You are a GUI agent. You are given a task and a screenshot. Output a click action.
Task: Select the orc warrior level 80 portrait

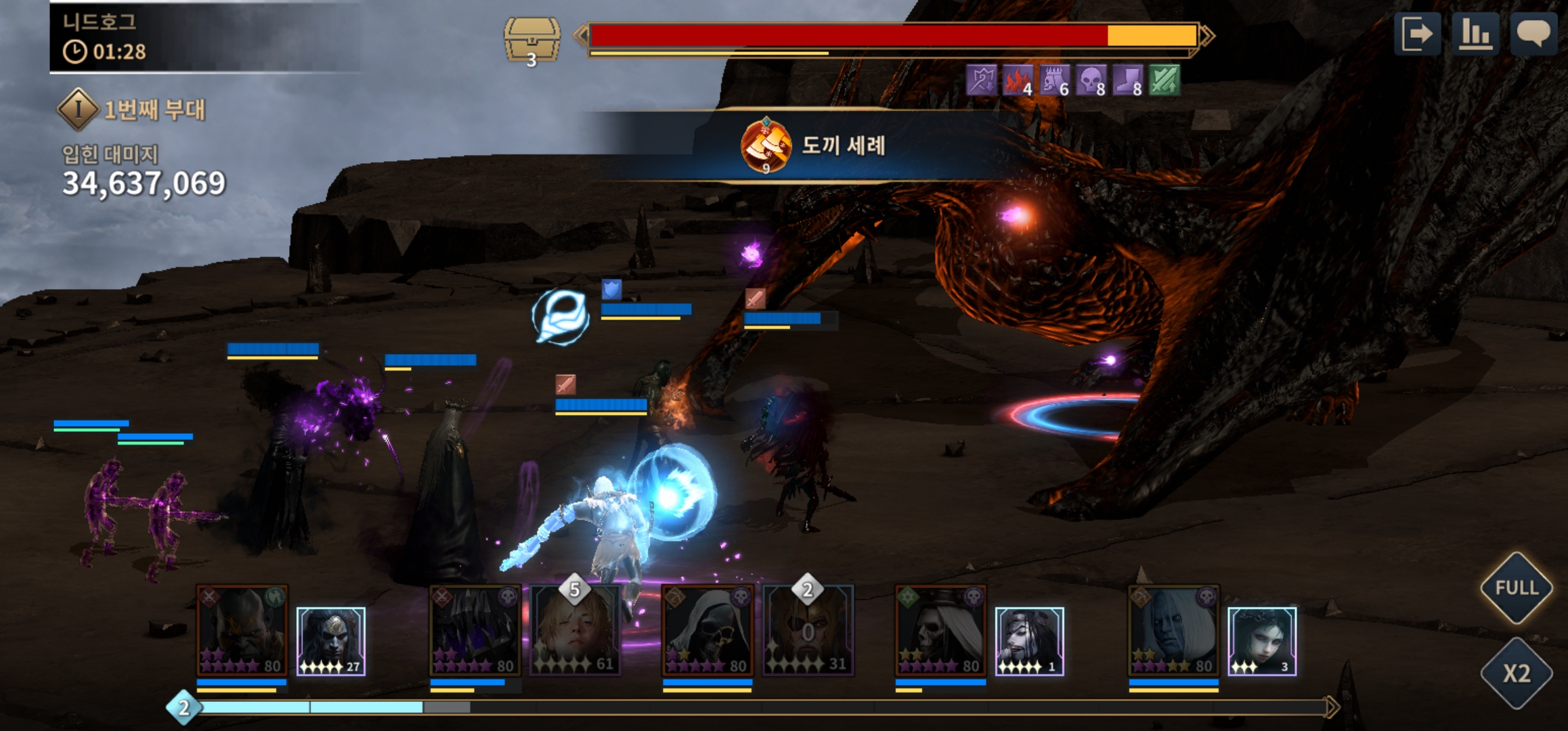(x=242, y=631)
